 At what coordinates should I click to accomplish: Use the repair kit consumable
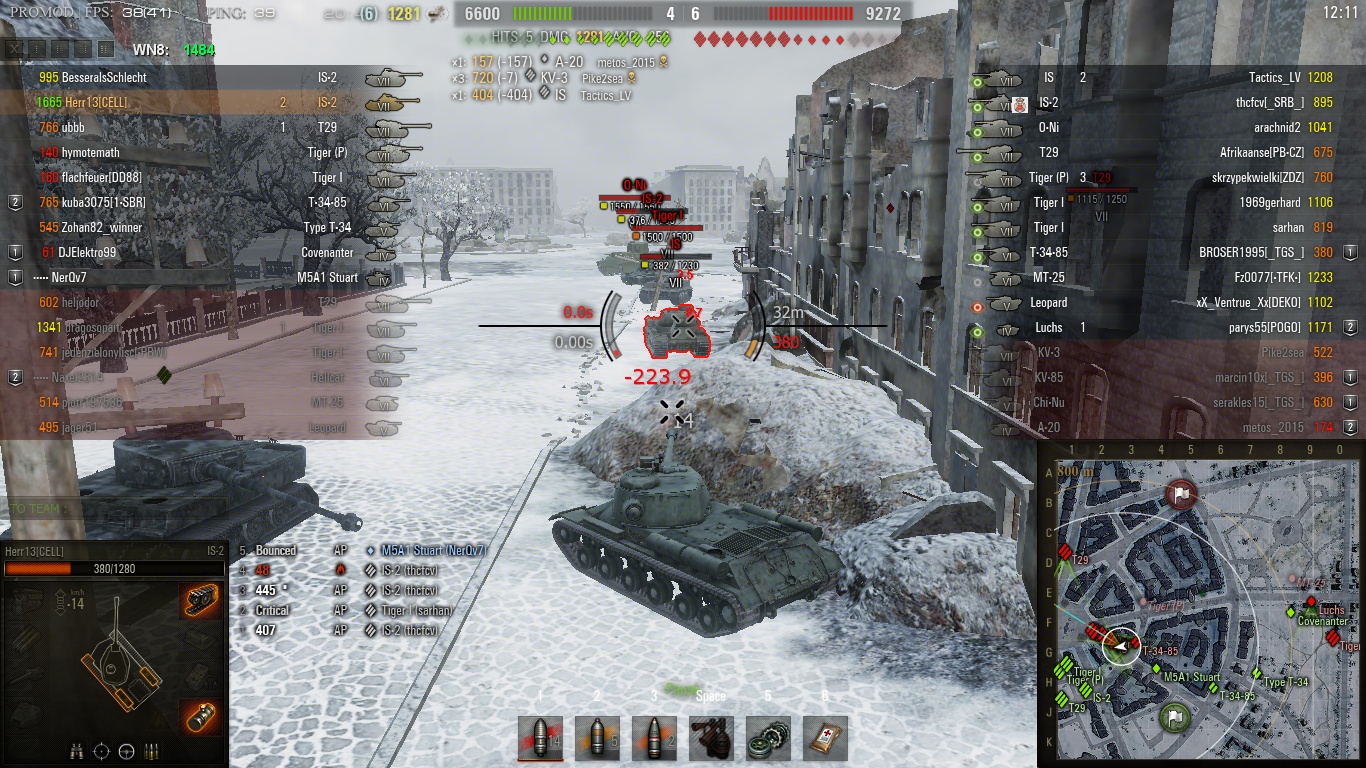pyautogui.click(x=711, y=738)
